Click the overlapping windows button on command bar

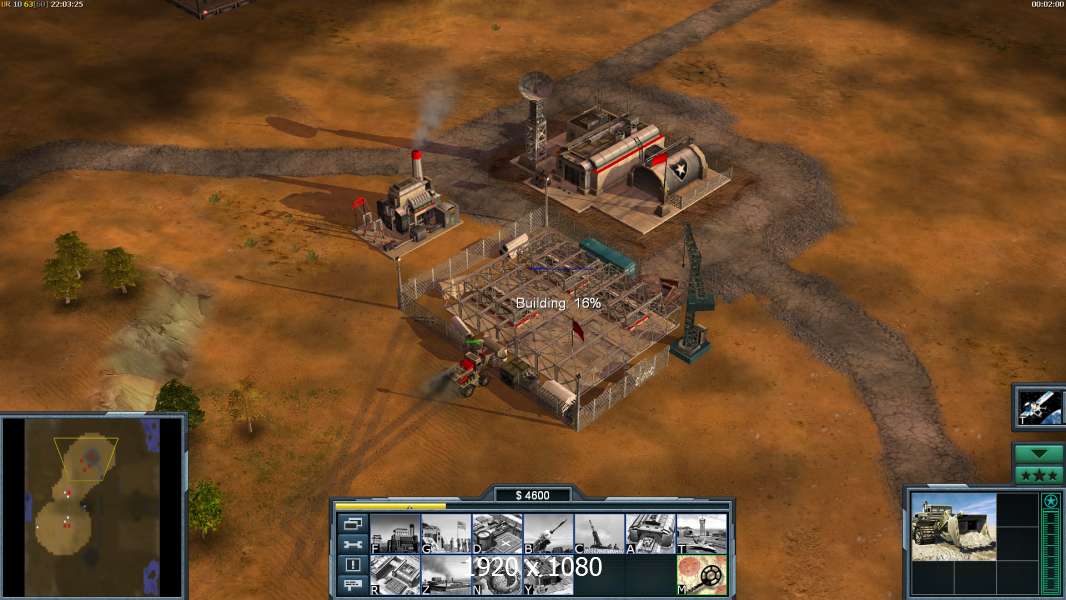pos(353,524)
